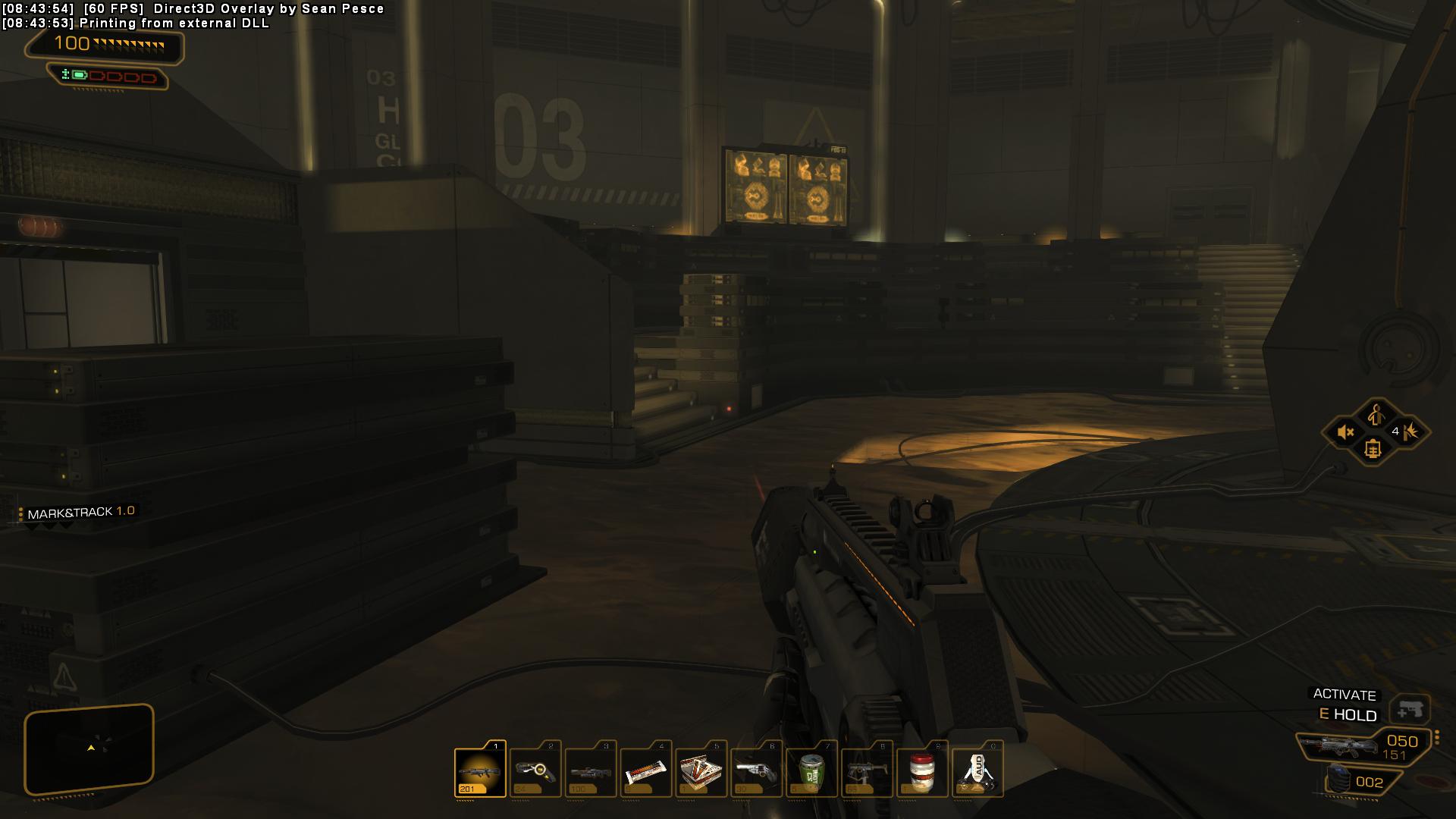The height and width of the screenshot is (819, 1456).
Task: Click the pistol weapon-mod icon
Action: pyautogui.click(x=1410, y=711)
